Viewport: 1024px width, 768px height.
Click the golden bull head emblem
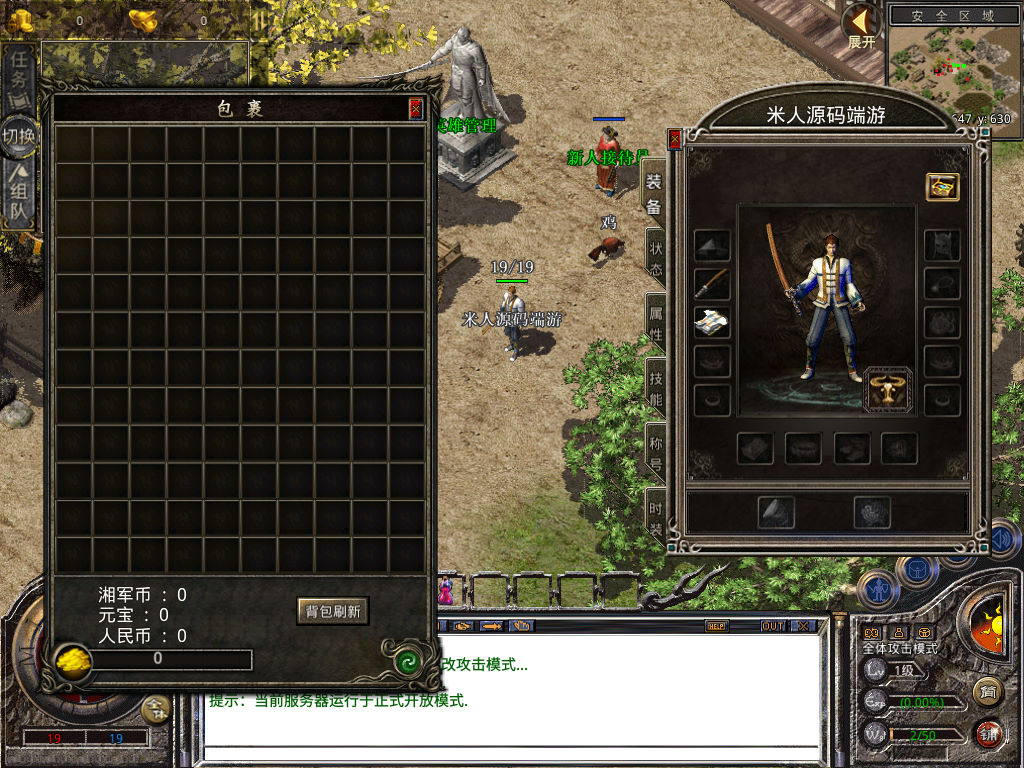(x=888, y=390)
